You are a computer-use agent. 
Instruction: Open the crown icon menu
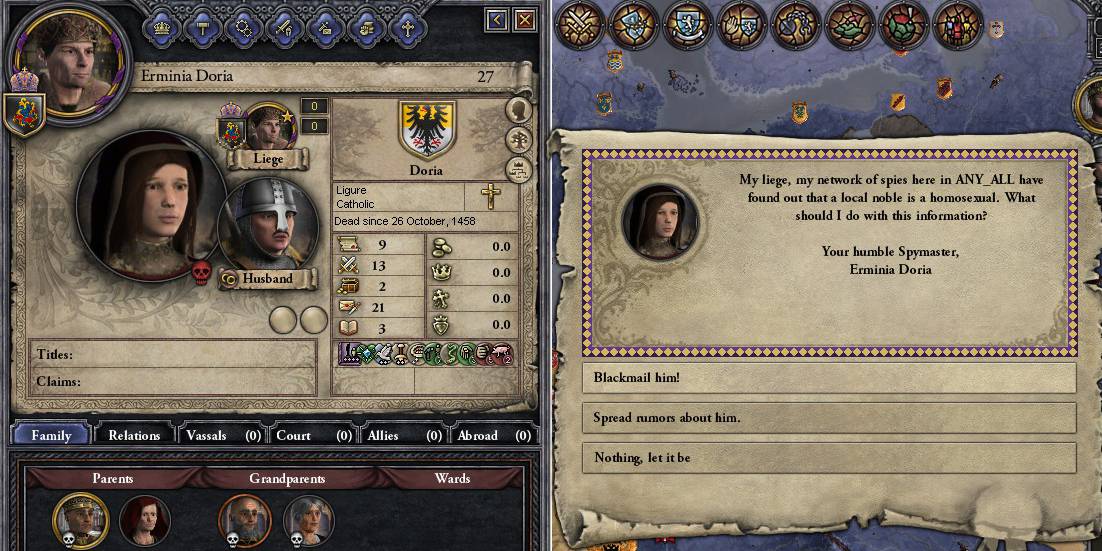pyautogui.click(x=161, y=26)
